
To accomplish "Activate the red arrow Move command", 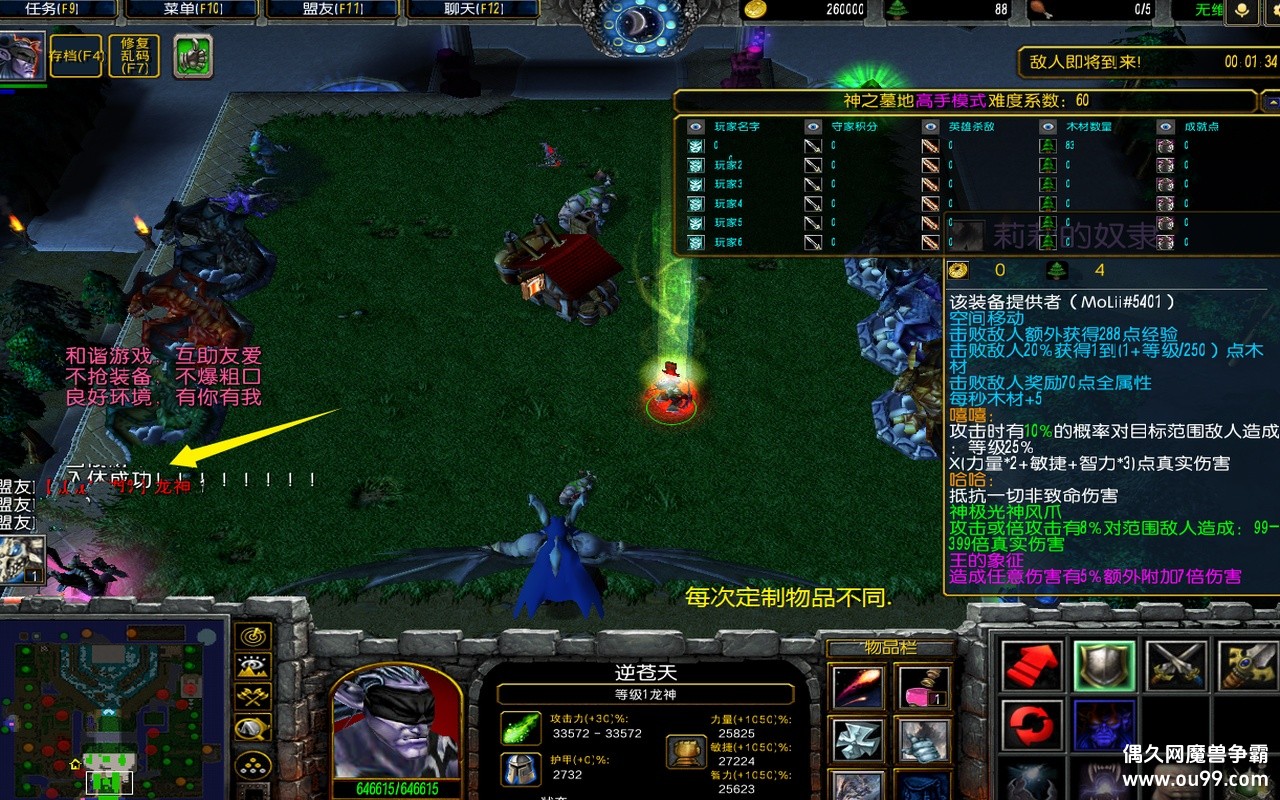I will click(x=1032, y=666).
